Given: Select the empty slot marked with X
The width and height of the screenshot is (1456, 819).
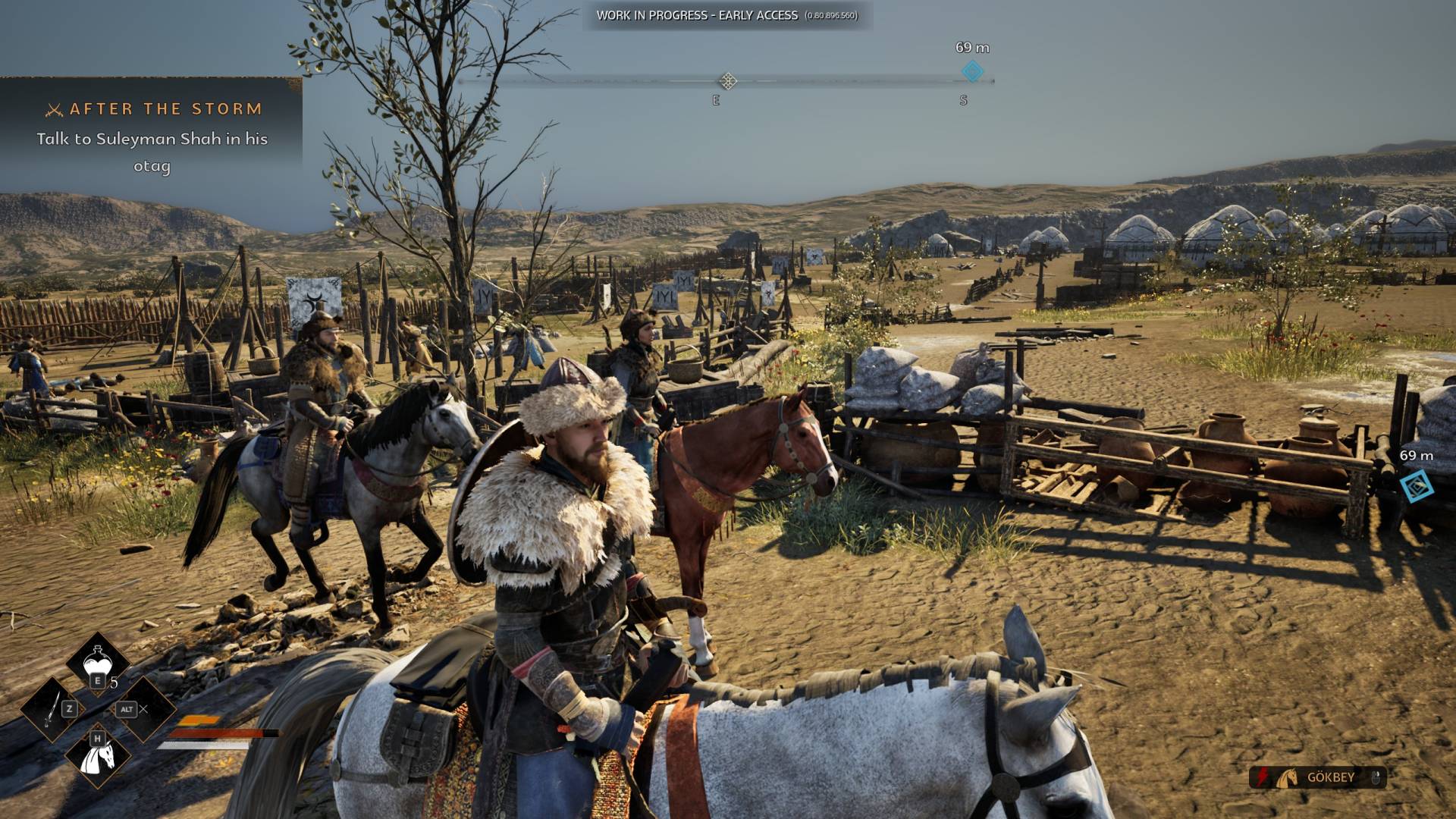Looking at the screenshot, I should point(143,710).
